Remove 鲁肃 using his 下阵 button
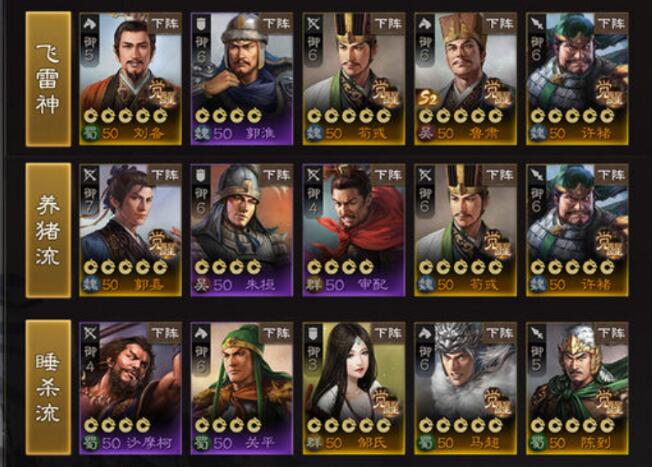 498,21
